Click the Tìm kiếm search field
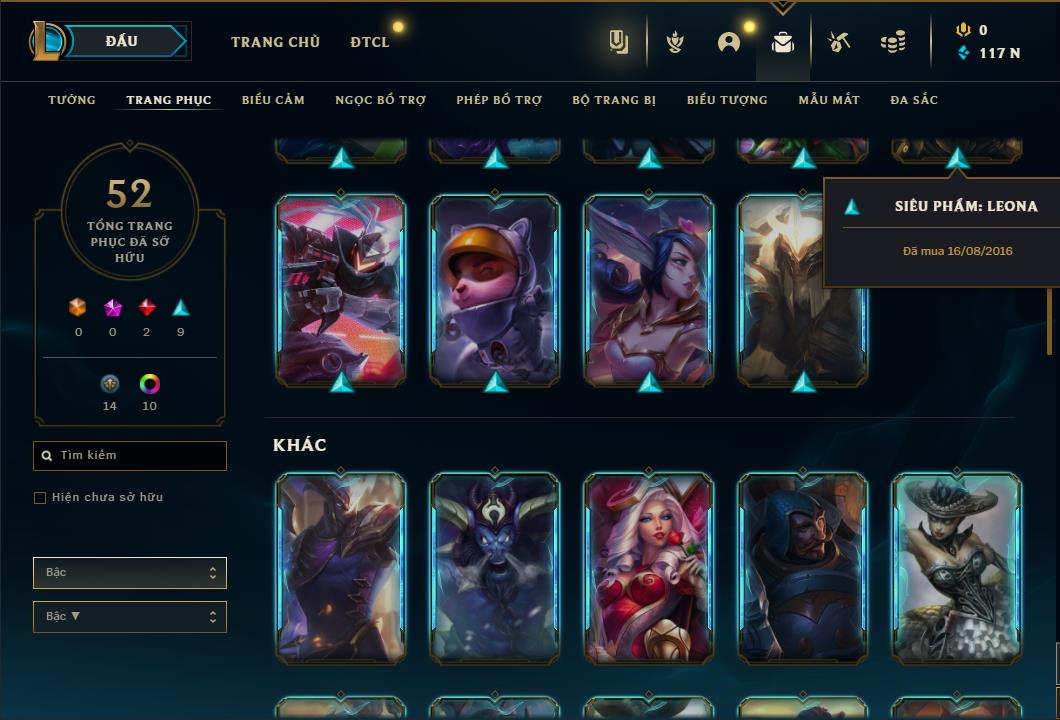 (x=130, y=456)
